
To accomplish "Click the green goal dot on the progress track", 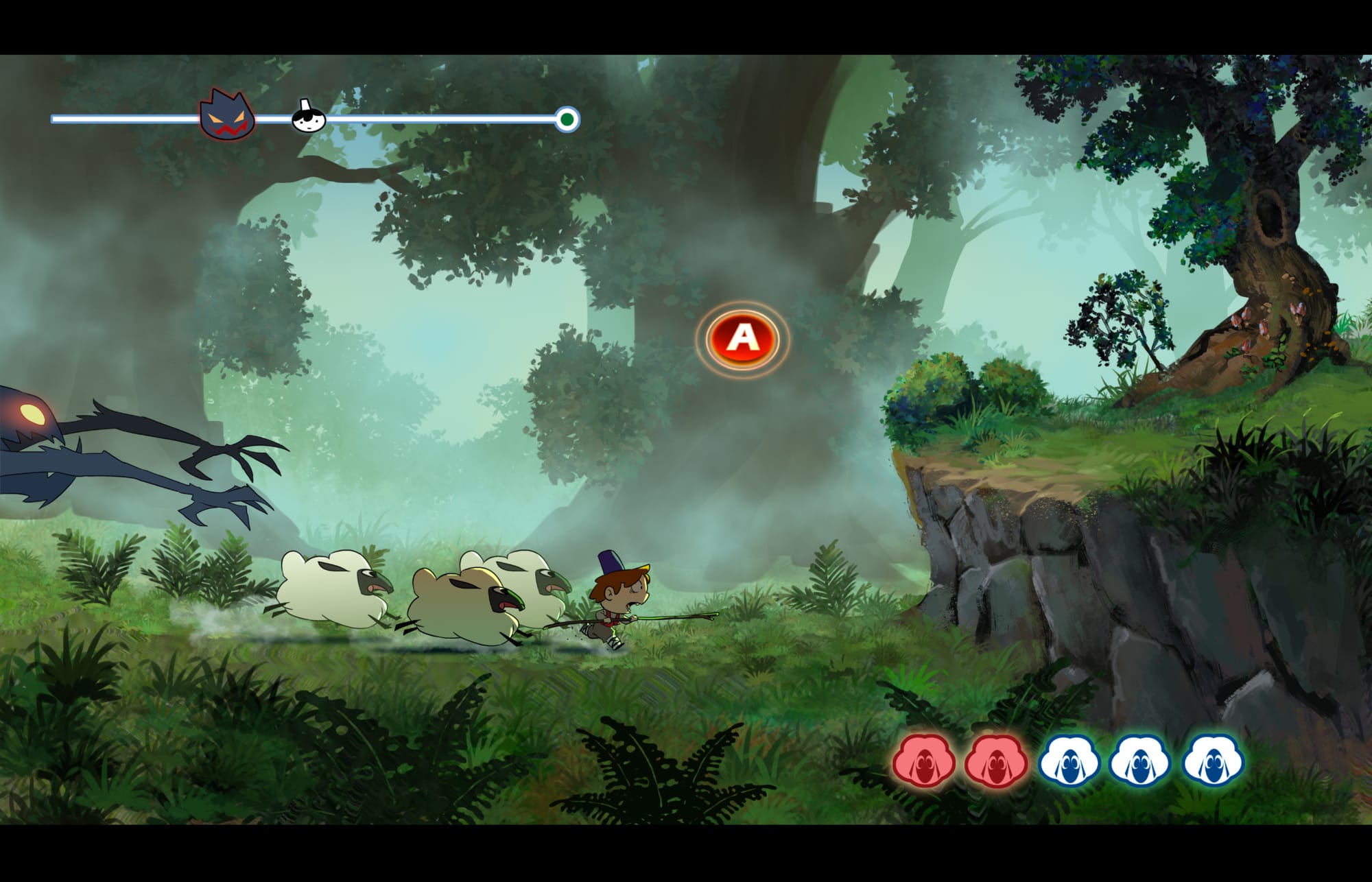I will click(567, 120).
